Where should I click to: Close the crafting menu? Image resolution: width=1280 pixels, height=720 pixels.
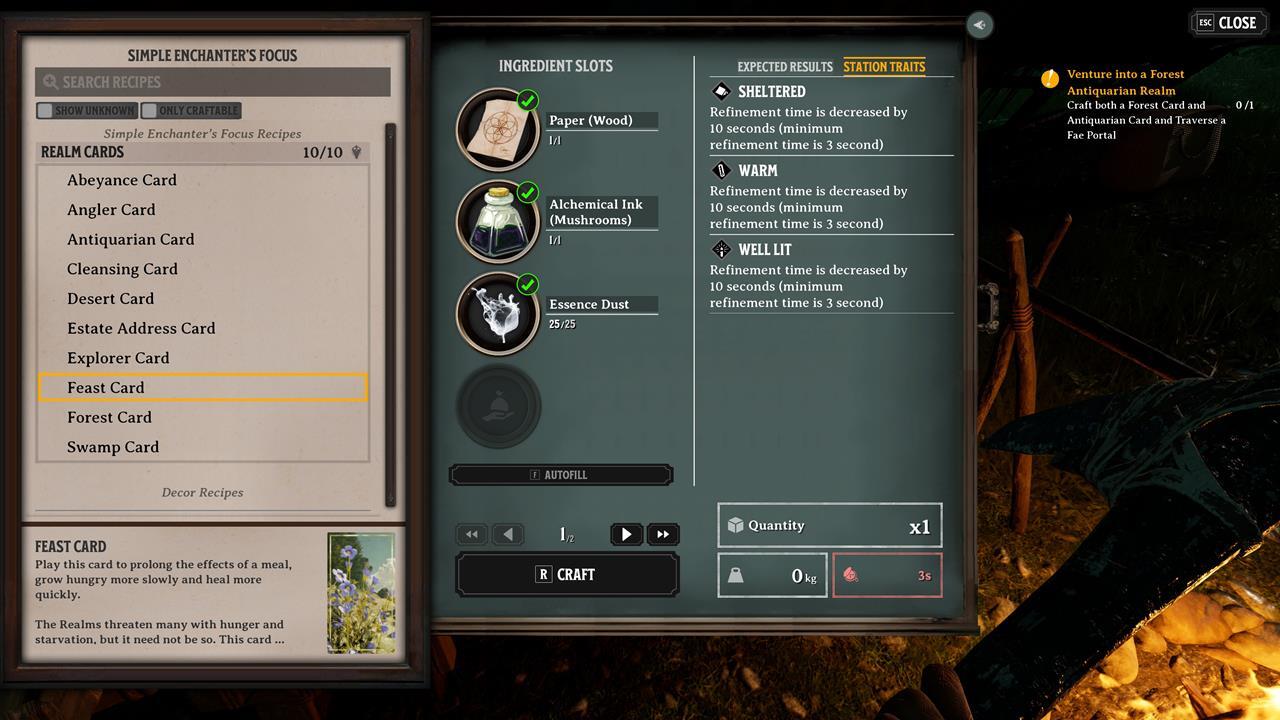(x=1227, y=23)
